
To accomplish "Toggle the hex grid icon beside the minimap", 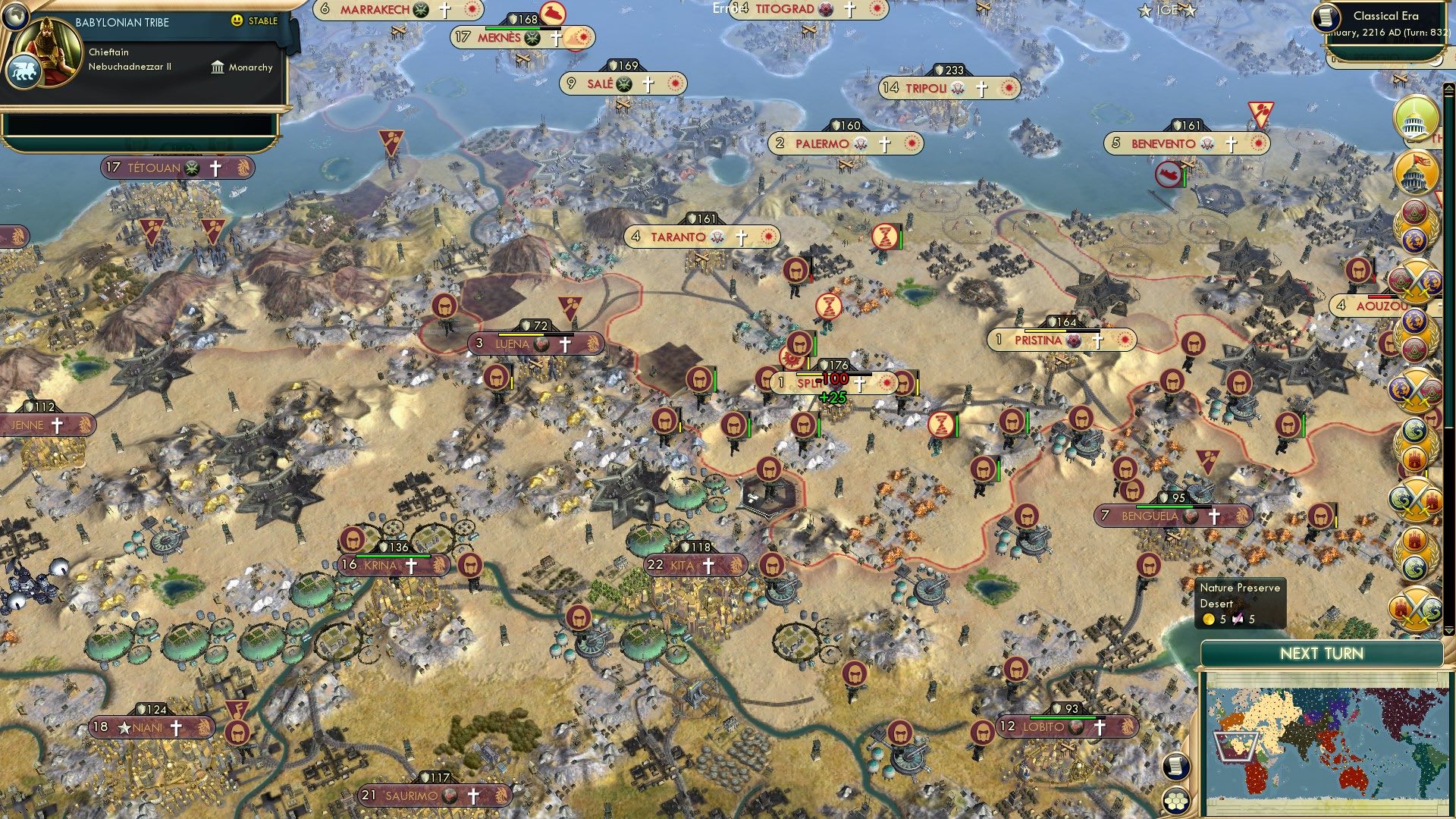I will coord(1176,802).
